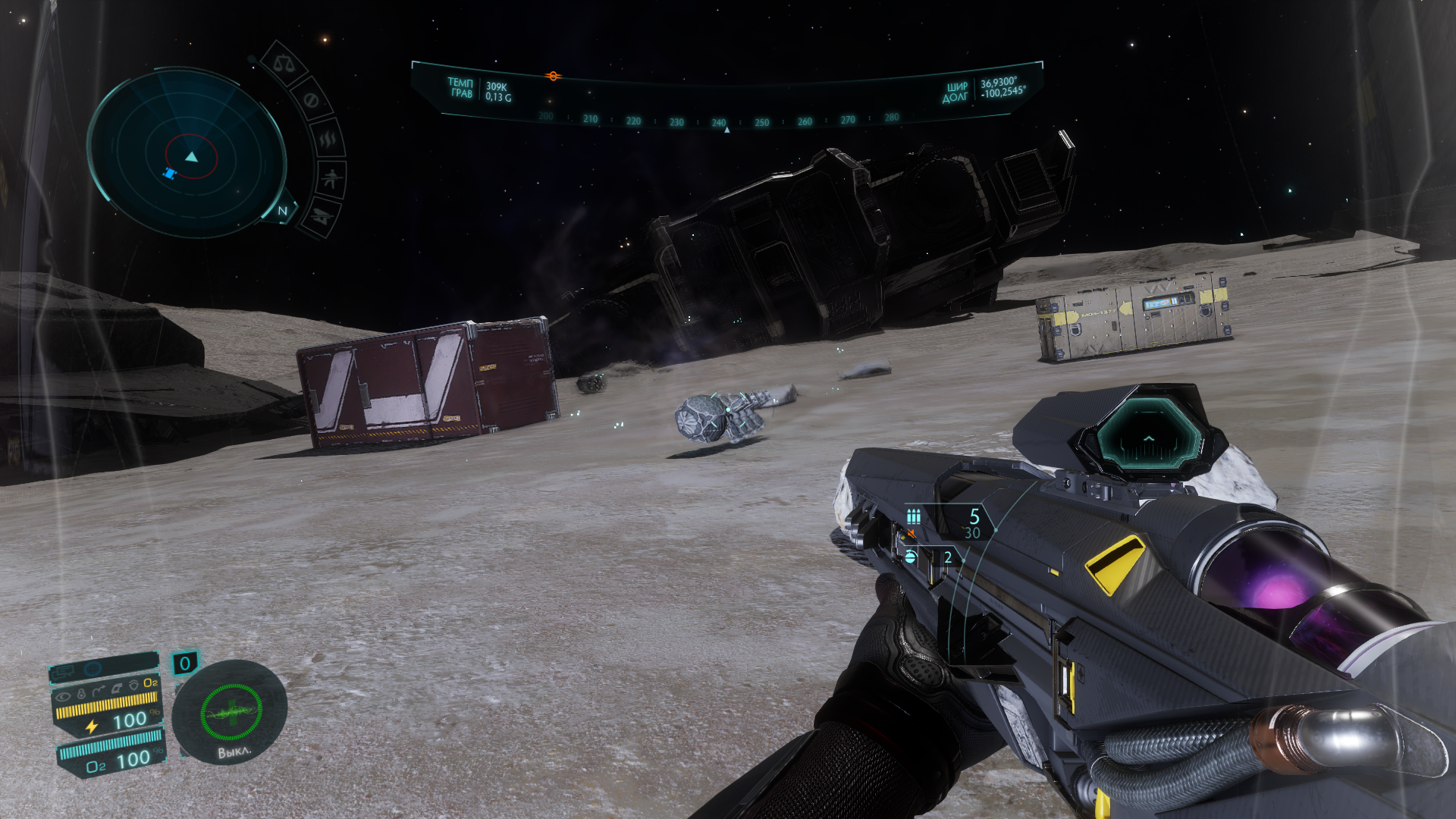The width and height of the screenshot is (1456, 819).
Task: Toggle the green scanner dial labelled Выкл.
Action: (x=231, y=713)
